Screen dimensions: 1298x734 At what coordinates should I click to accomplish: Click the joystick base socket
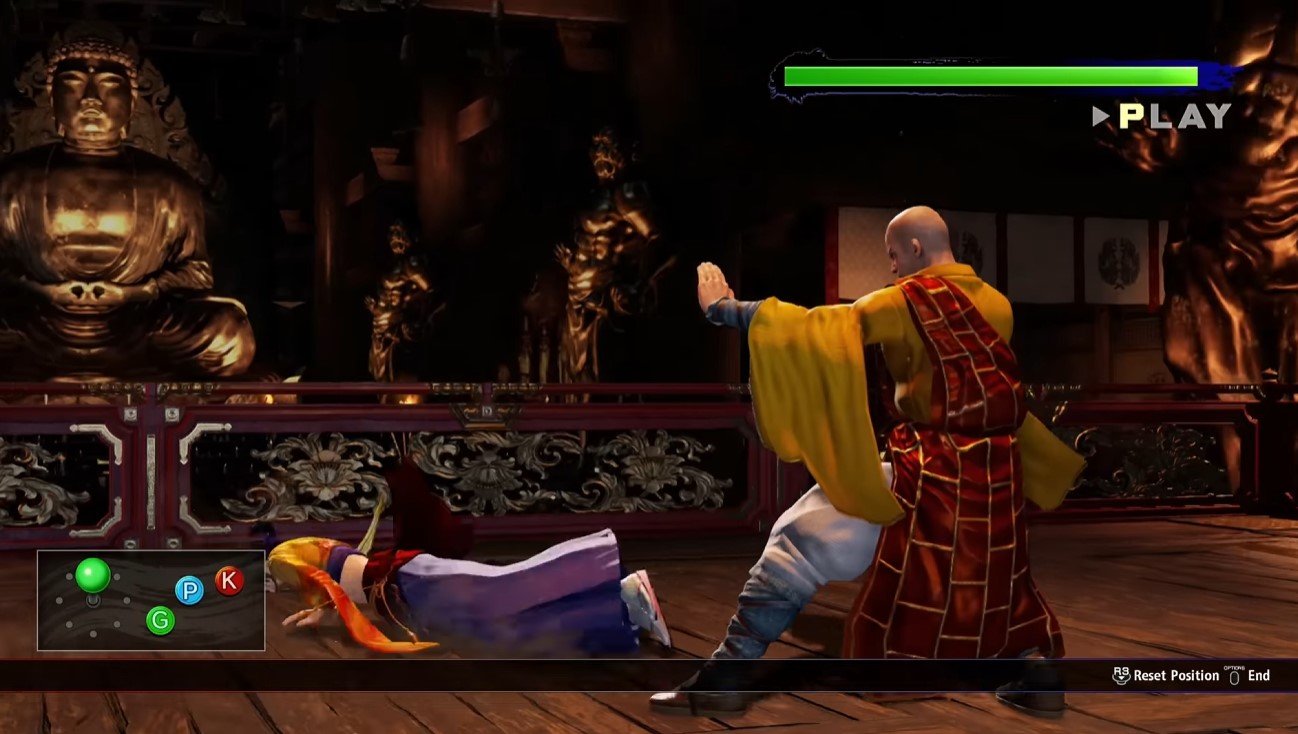(x=94, y=602)
